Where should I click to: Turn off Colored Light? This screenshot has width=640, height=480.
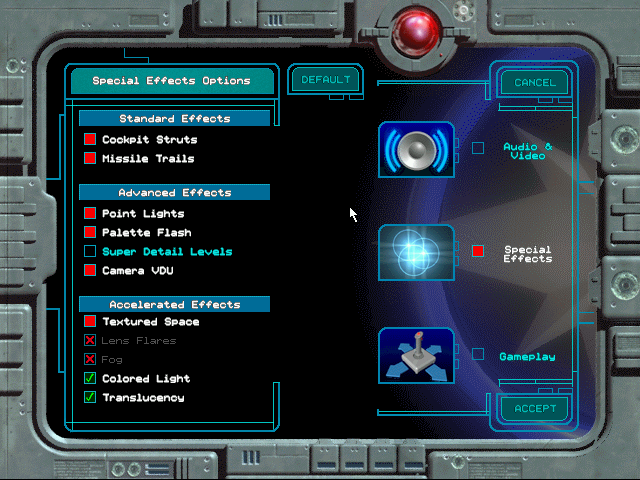coord(90,378)
